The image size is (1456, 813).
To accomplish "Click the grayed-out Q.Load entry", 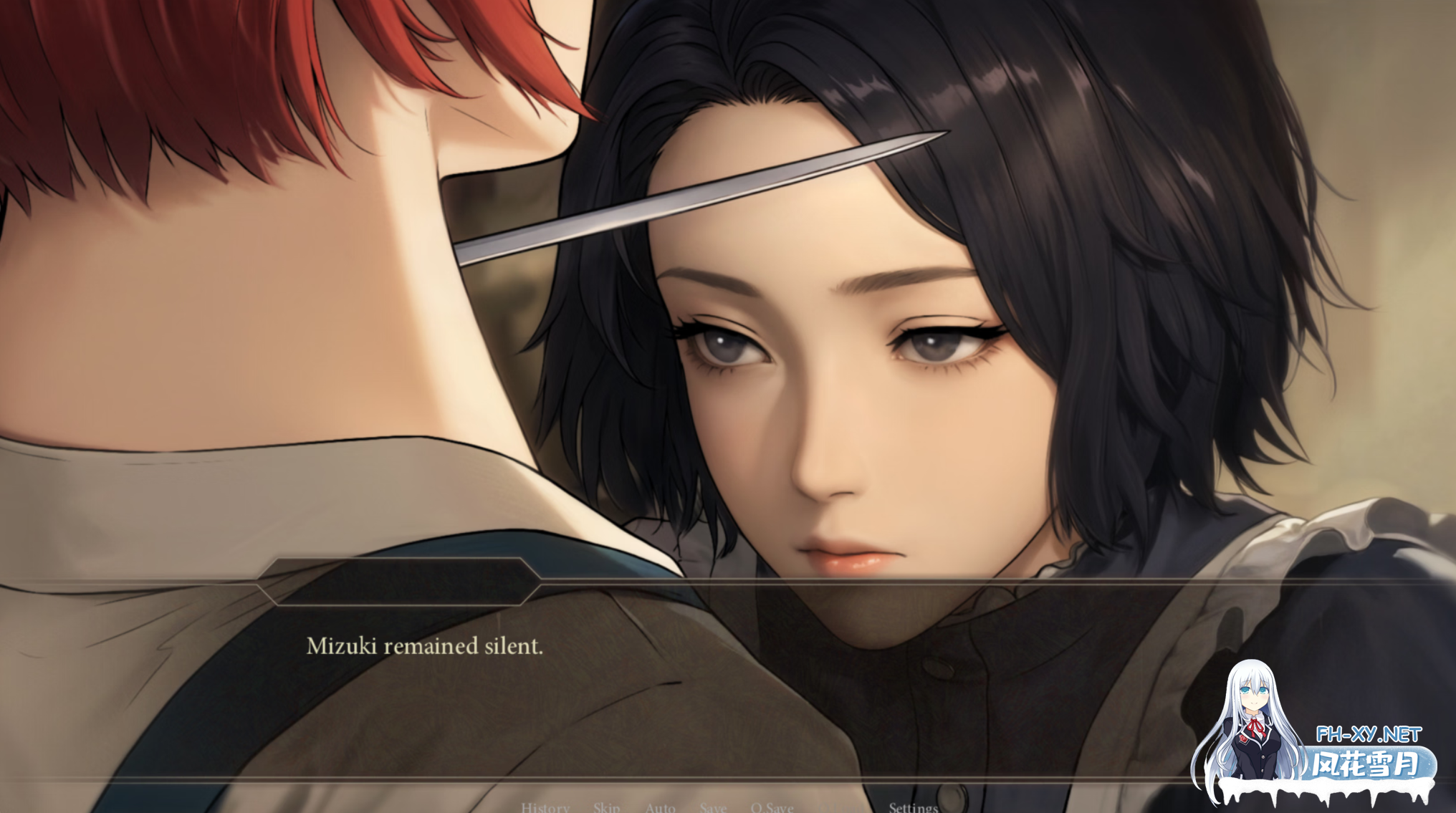I will (842, 807).
